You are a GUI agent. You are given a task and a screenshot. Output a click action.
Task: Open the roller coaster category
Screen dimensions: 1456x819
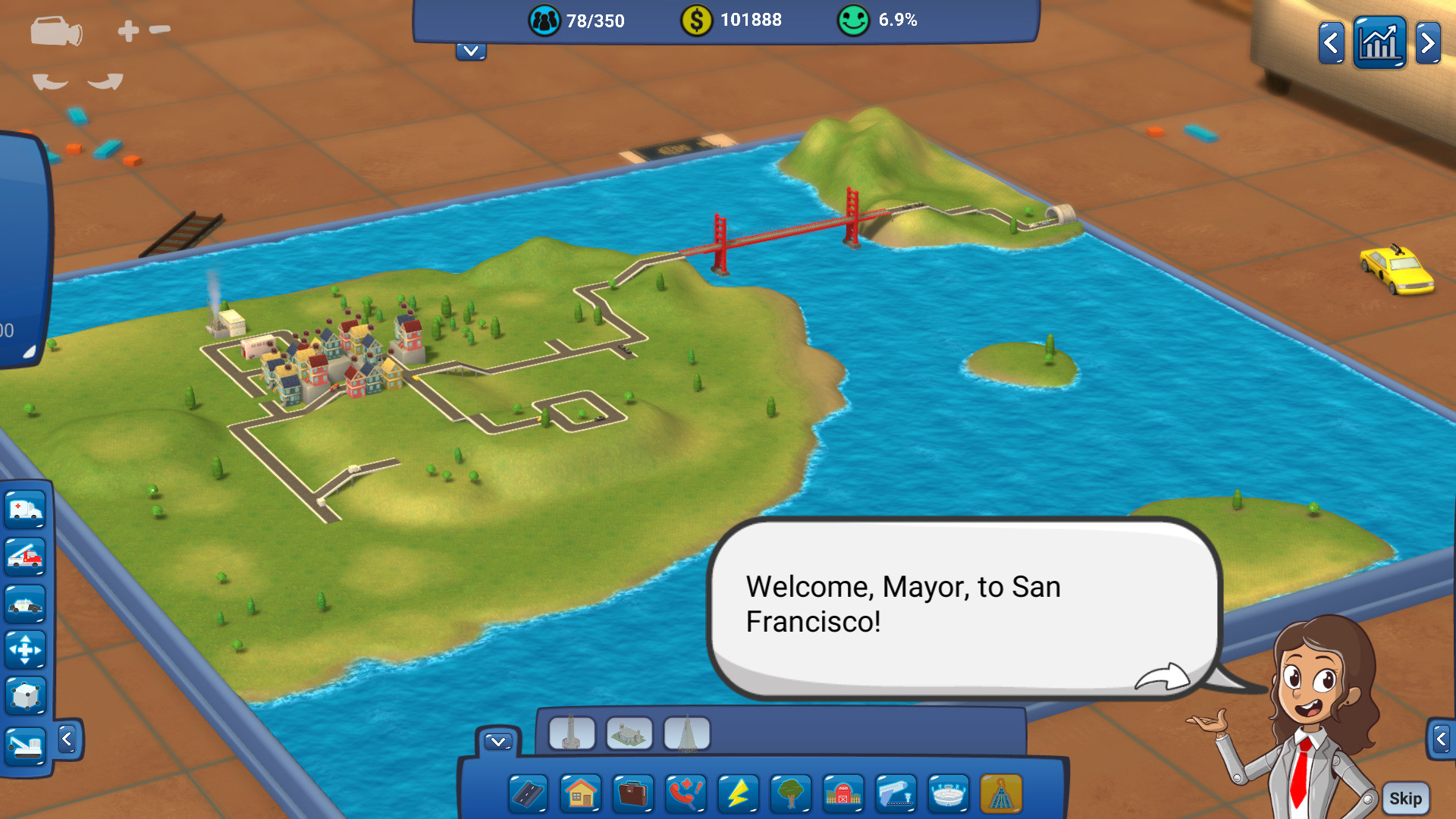click(1001, 794)
